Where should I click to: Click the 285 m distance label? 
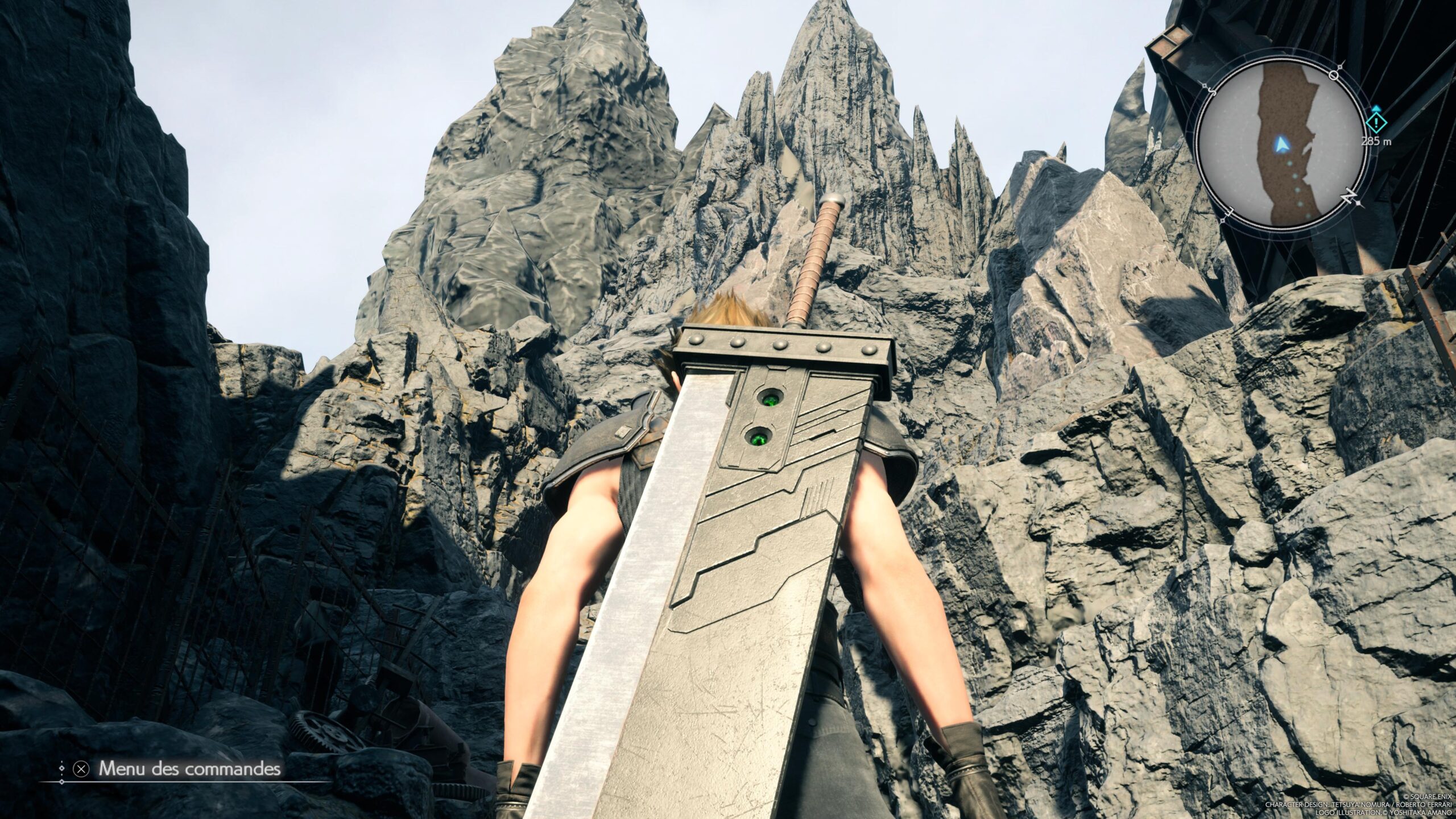click(1376, 142)
